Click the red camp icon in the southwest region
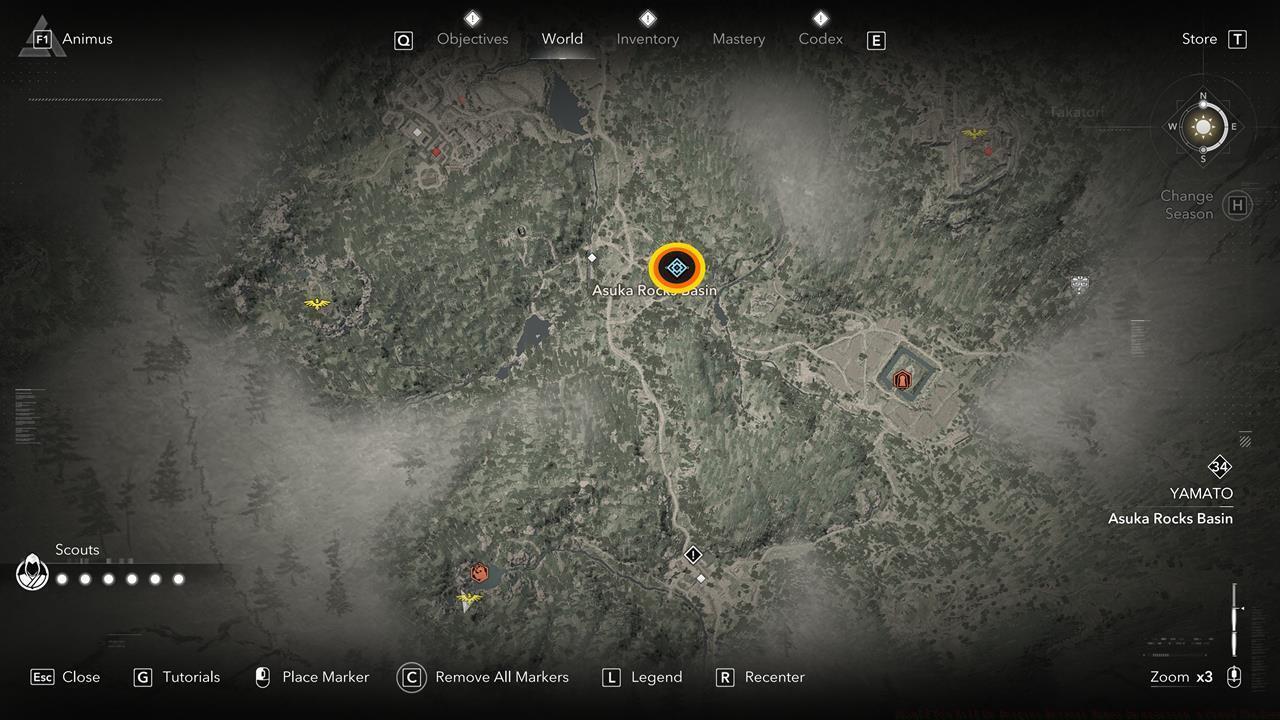The image size is (1280, 720). 477,573
